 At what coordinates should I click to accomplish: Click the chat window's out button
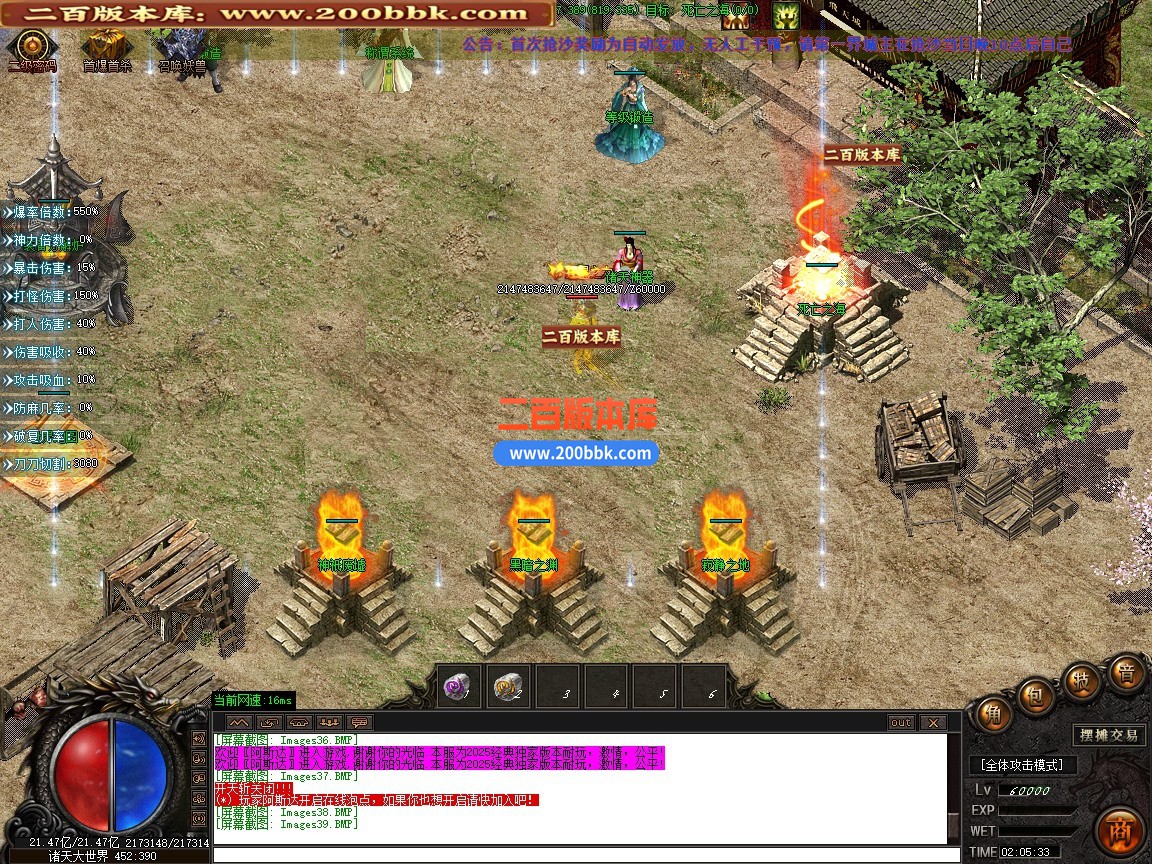pos(902,722)
